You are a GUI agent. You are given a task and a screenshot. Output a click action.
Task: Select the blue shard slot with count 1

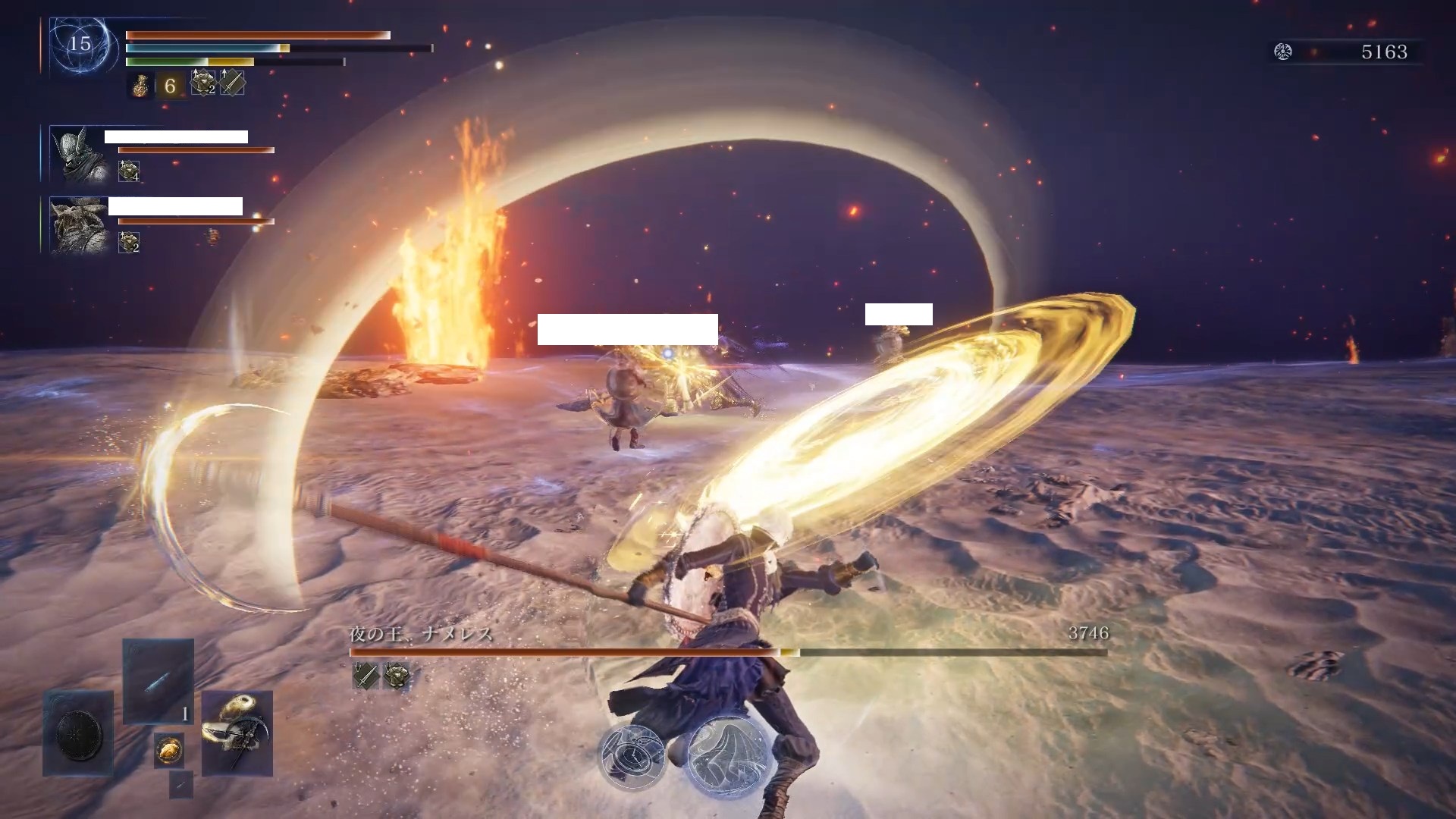click(158, 681)
